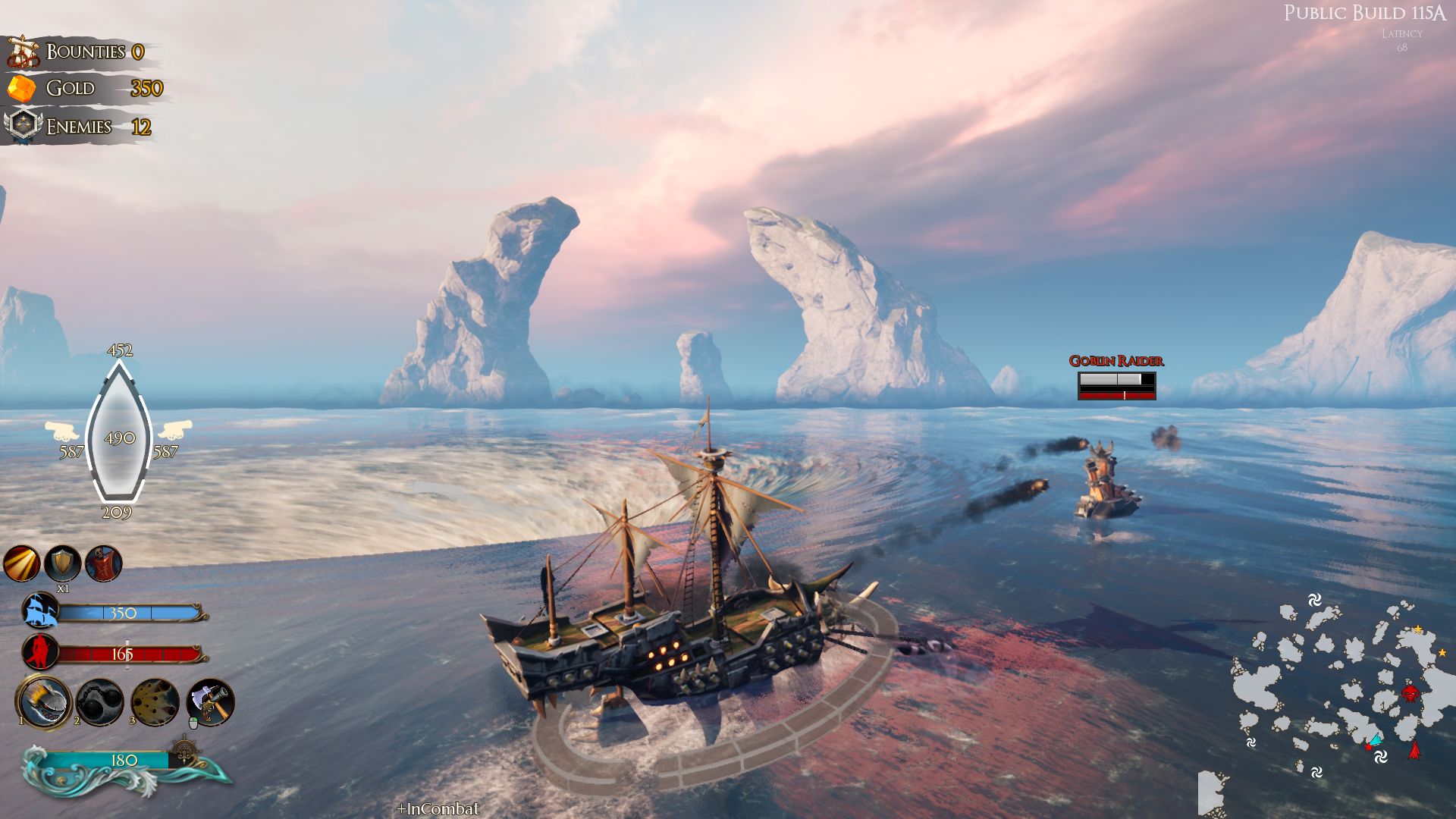Click the cyan player arrow on the minimap
Image resolution: width=1456 pixels, height=819 pixels.
coord(1377,739)
